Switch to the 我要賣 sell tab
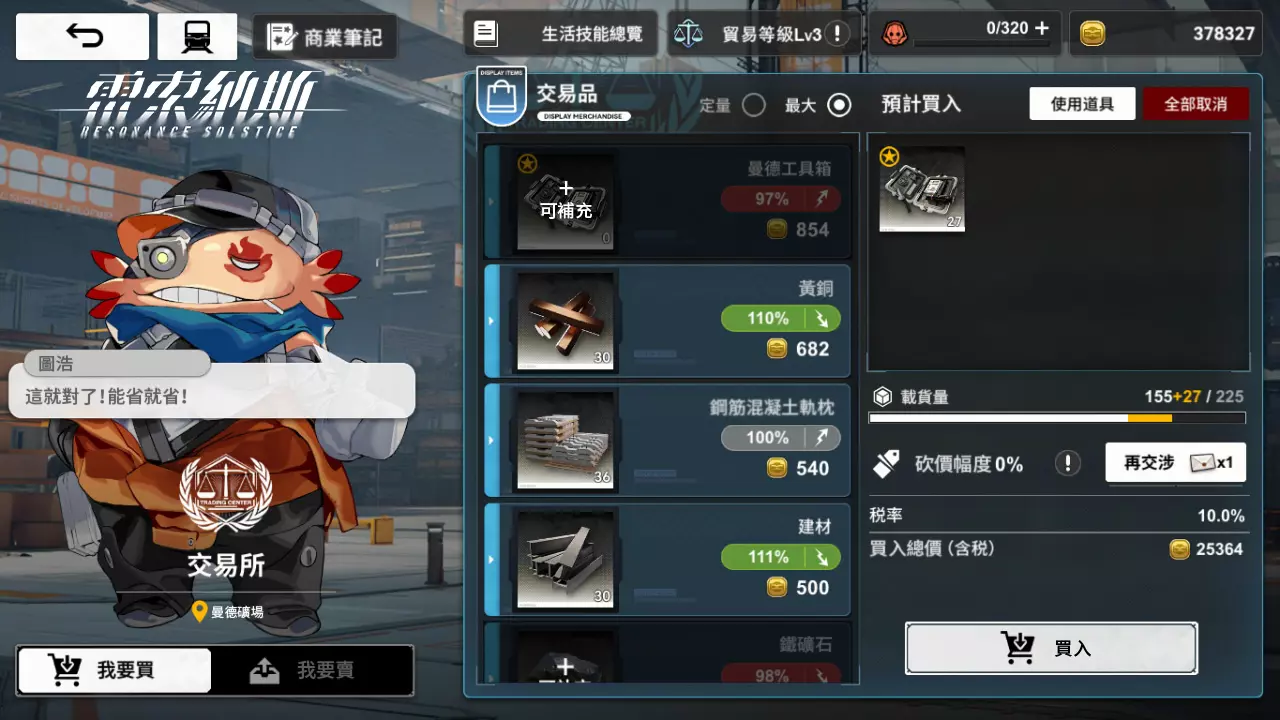This screenshot has height=720, width=1280. point(313,670)
